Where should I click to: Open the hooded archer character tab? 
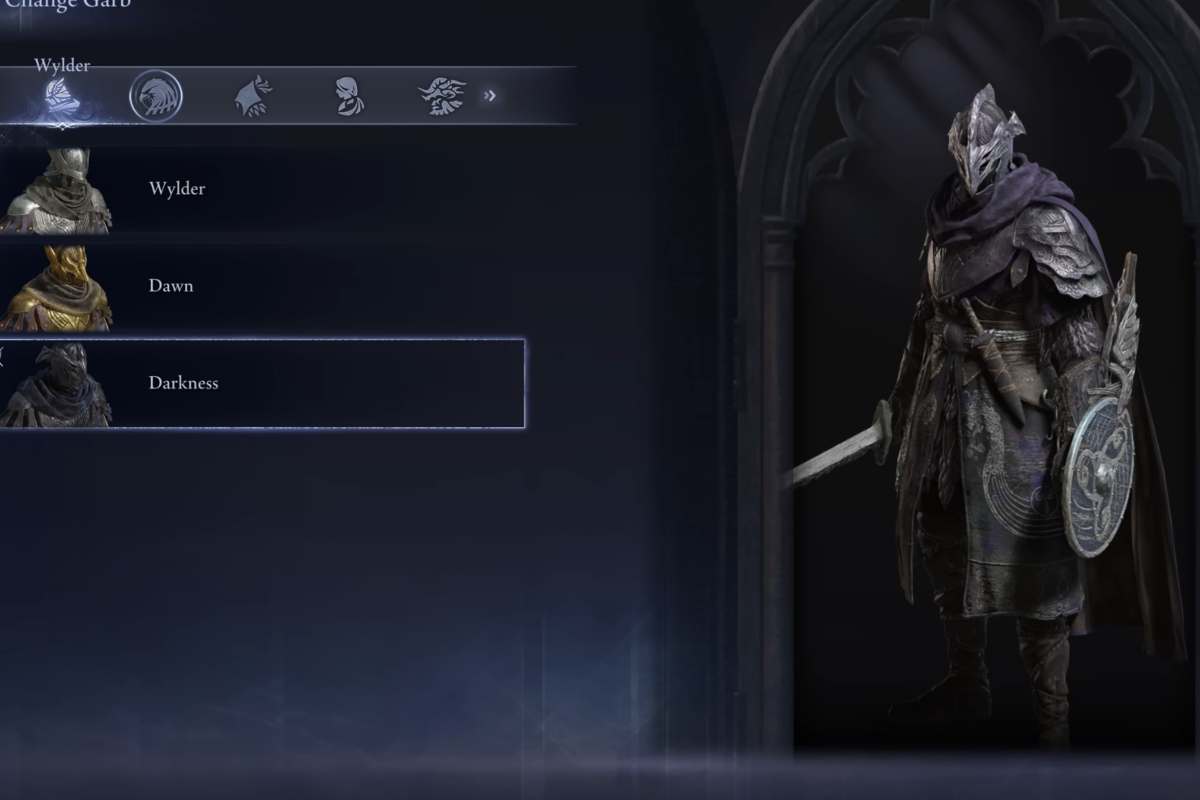pos(253,97)
